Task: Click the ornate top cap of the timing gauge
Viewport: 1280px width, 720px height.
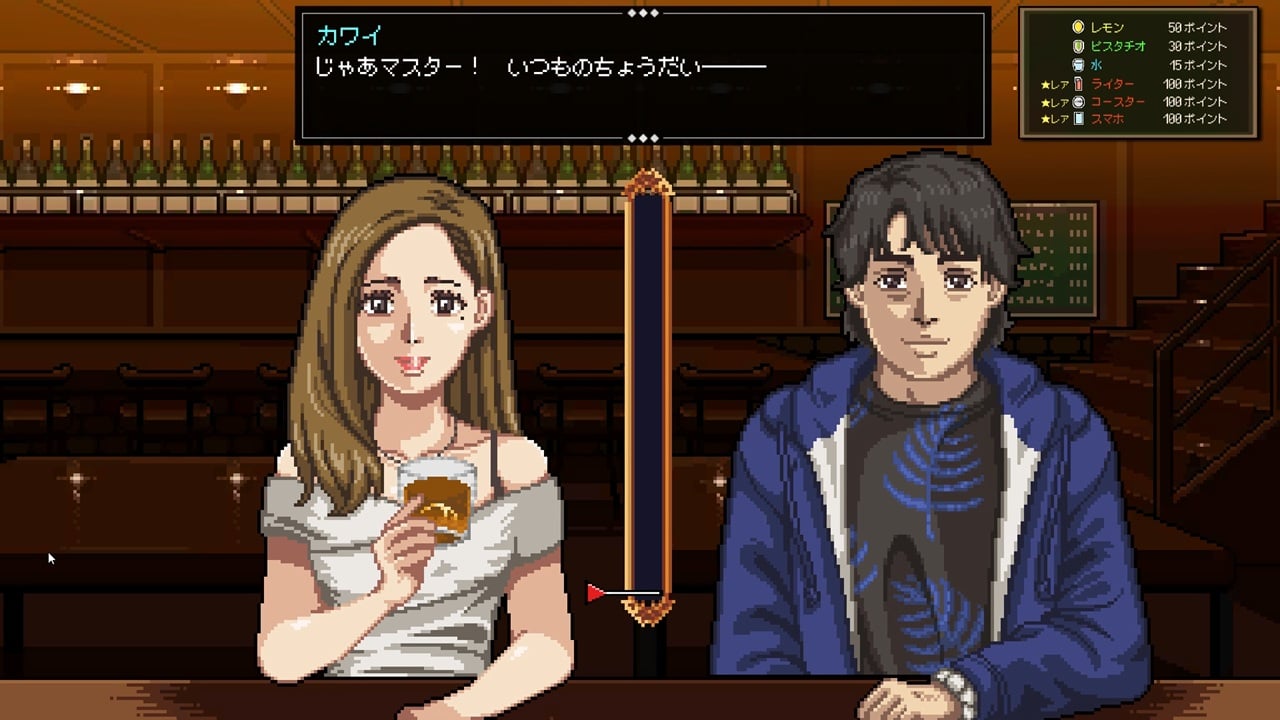Action: pos(648,182)
